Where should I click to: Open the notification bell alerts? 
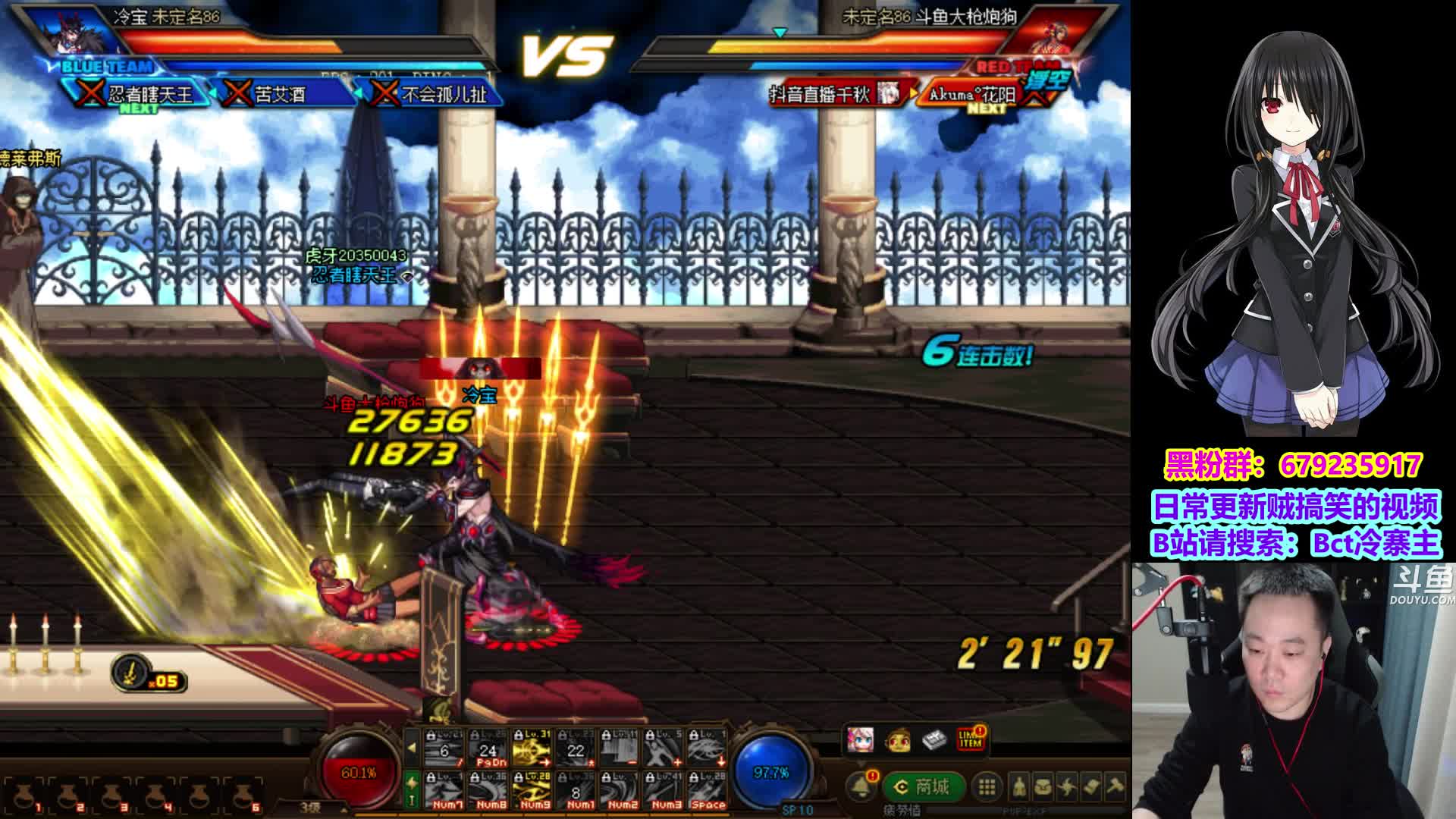coord(861,787)
